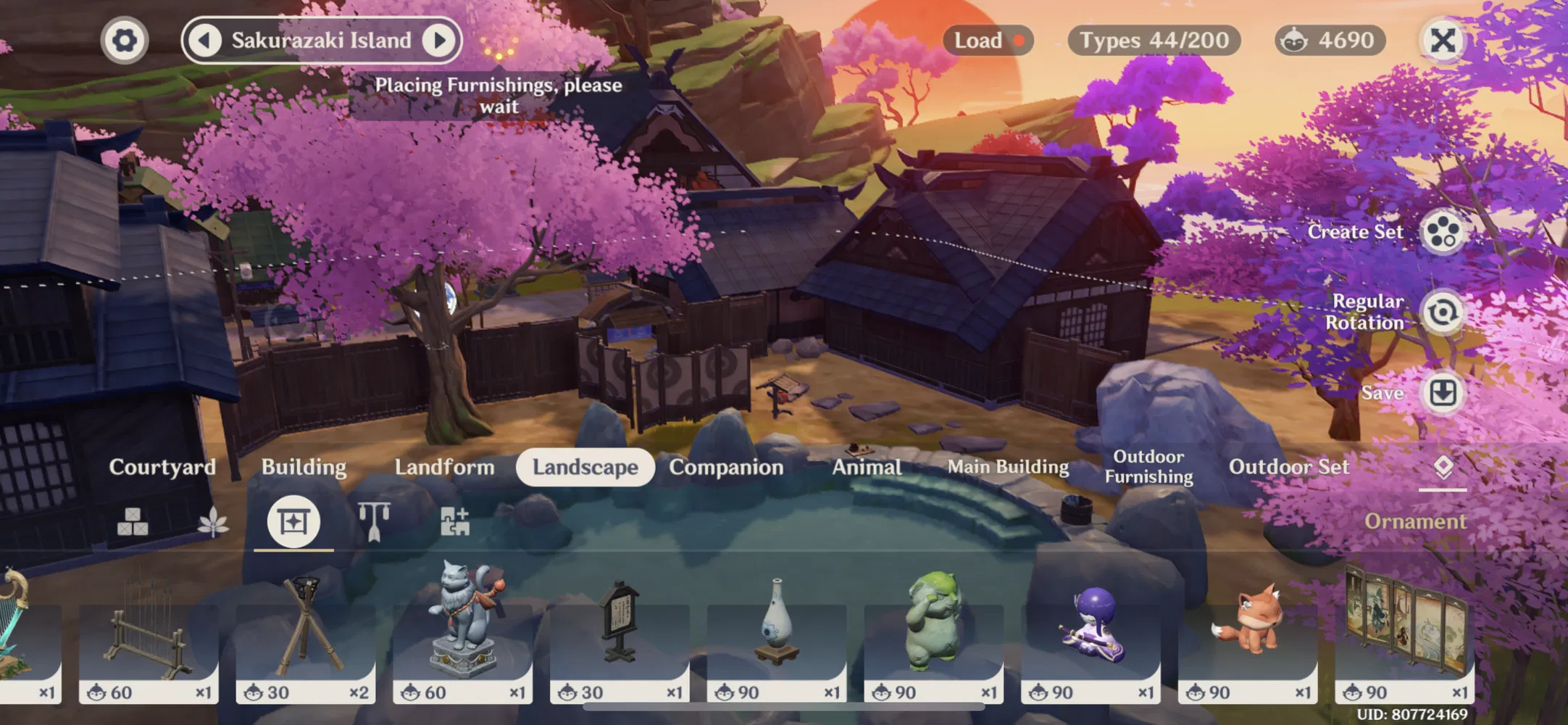Close the furnishing editor
This screenshot has height=725, width=1568.
(1443, 41)
